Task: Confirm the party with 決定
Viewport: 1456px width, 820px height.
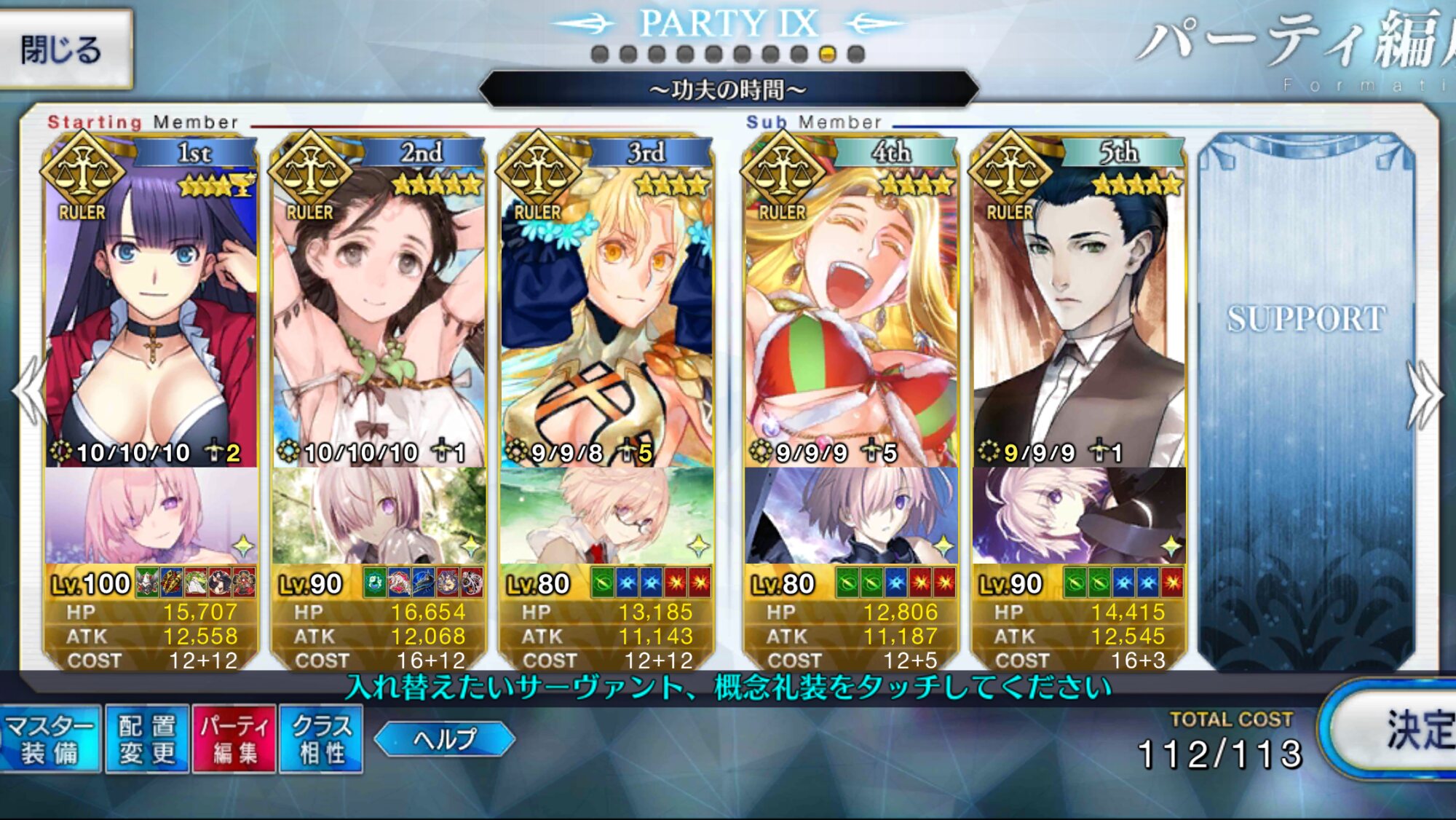Action: (1398, 730)
